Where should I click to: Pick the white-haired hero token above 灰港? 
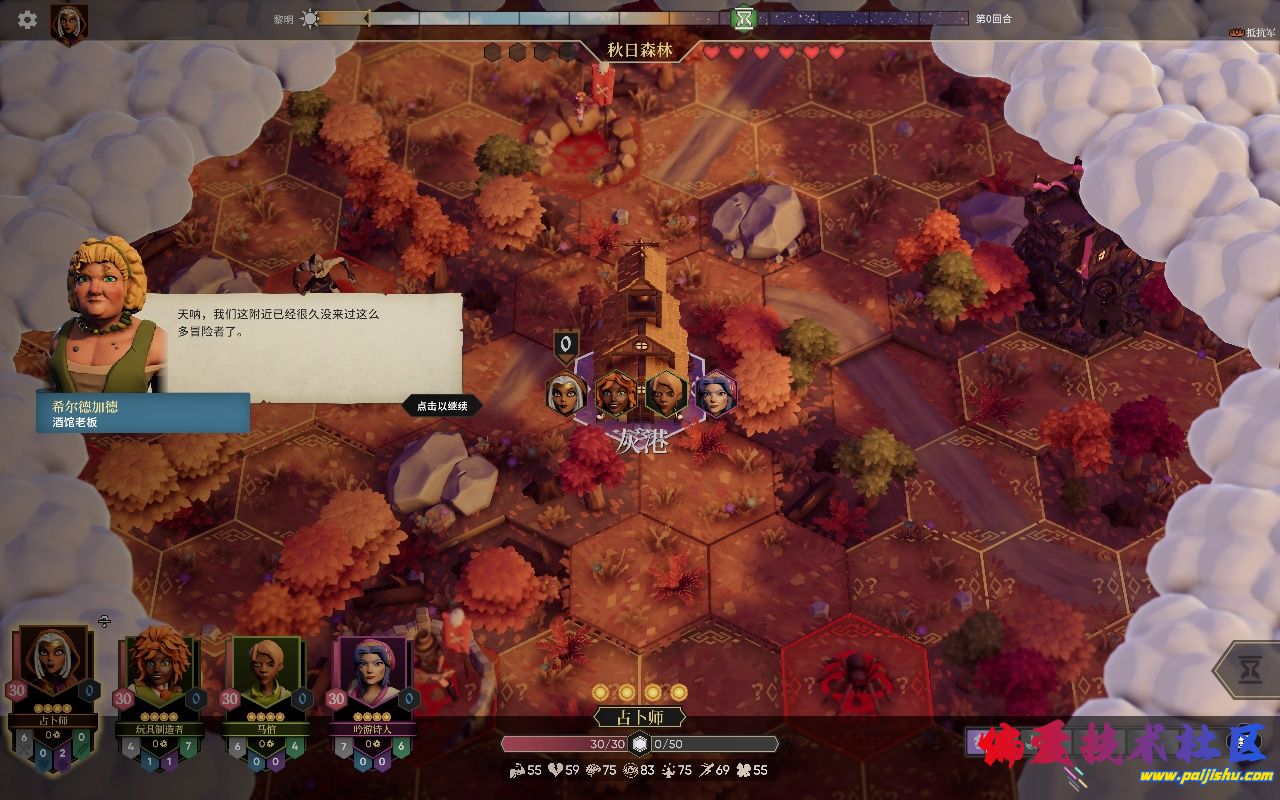tap(566, 394)
